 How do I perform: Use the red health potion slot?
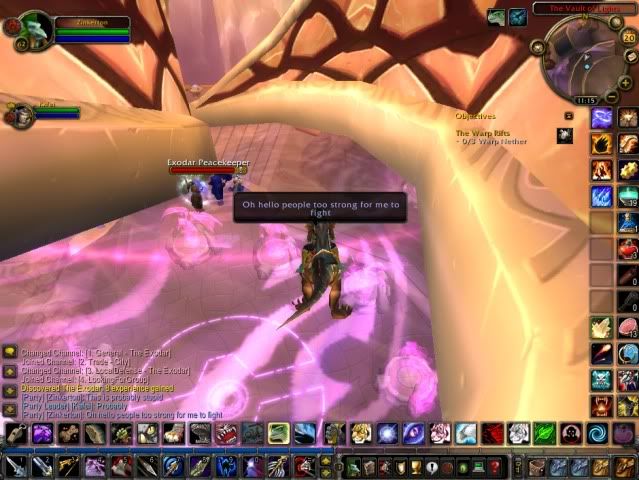tap(627, 249)
